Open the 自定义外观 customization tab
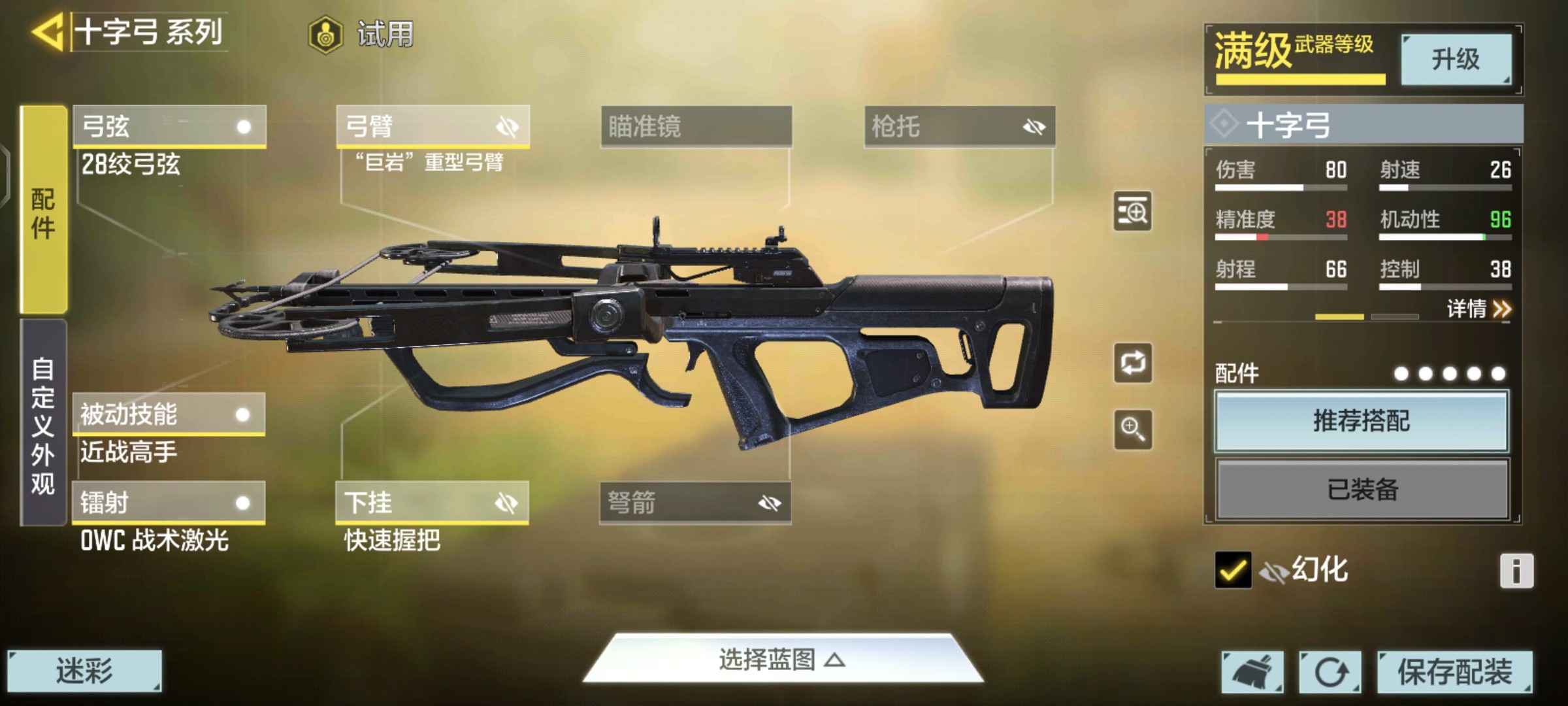This screenshot has height=706, width=1568. click(x=43, y=424)
